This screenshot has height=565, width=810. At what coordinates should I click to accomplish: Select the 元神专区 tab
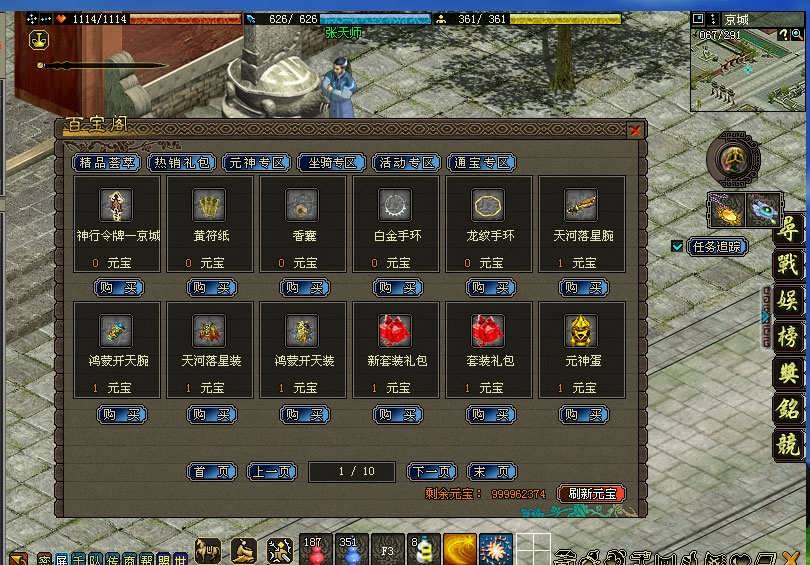(x=257, y=163)
